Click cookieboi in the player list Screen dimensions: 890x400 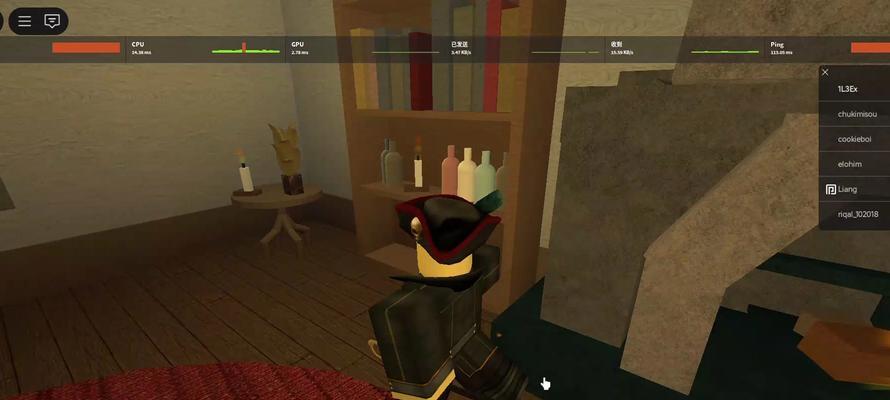click(854, 139)
